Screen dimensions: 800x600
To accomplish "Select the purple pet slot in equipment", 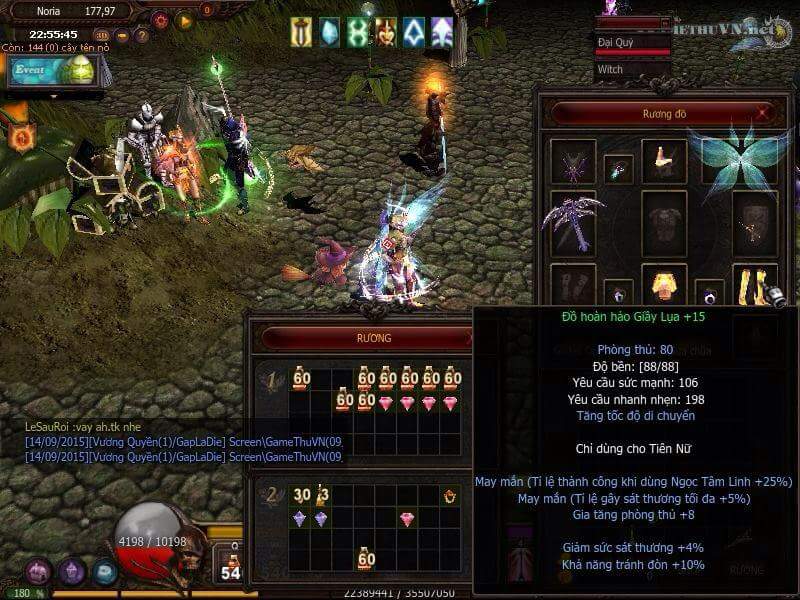I will tap(573, 160).
